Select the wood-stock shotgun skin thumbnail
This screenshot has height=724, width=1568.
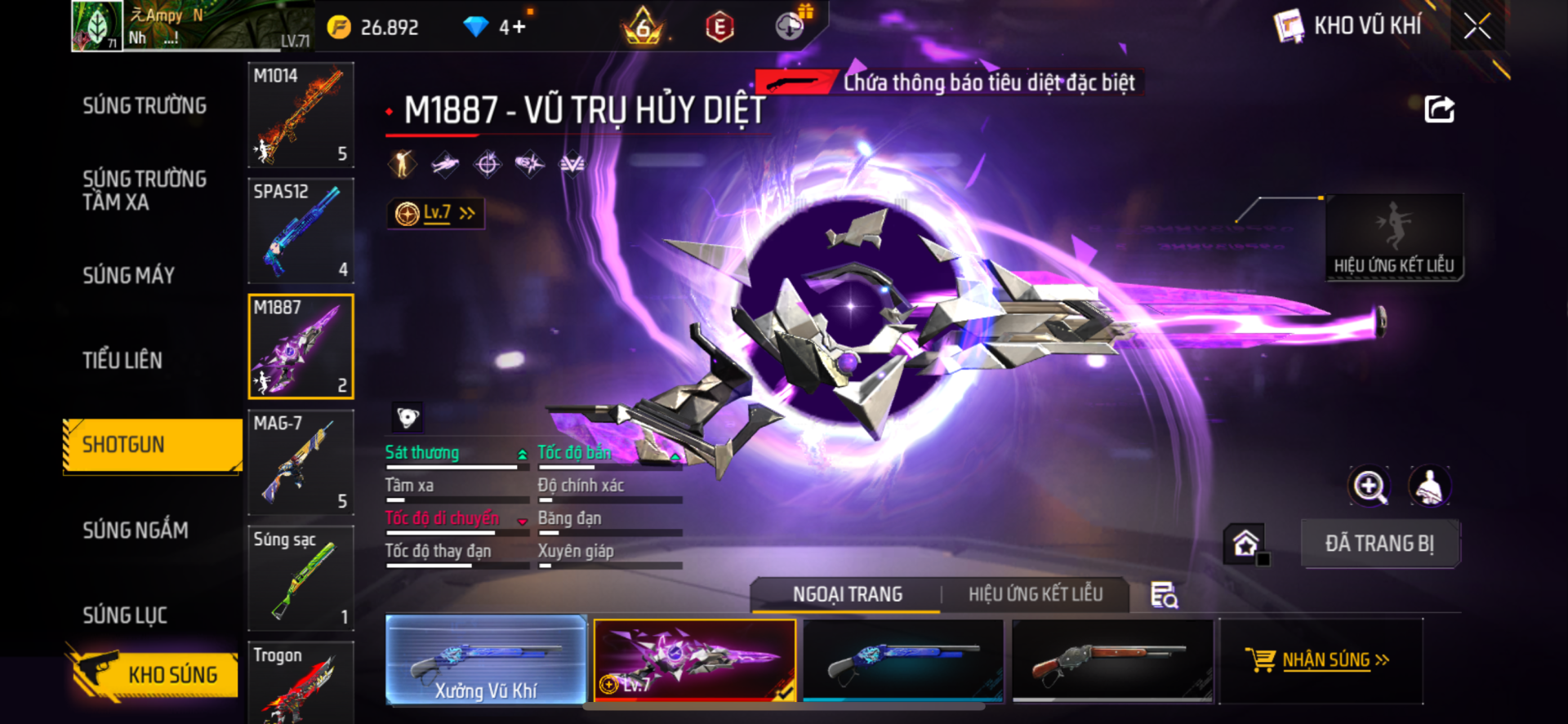(x=1112, y=660)
